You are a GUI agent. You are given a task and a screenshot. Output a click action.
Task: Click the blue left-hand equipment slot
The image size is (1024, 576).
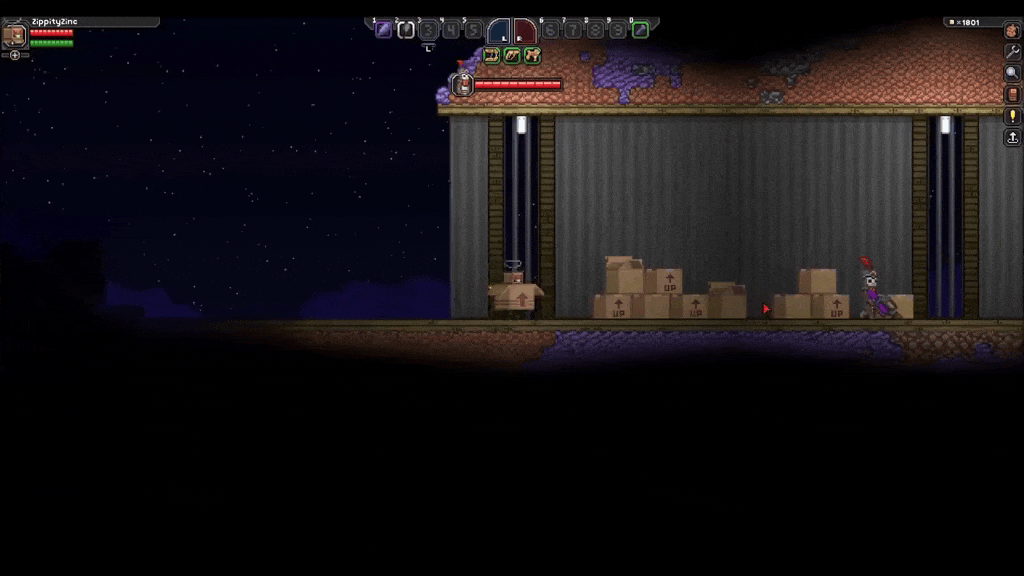[x=500, y=32]
